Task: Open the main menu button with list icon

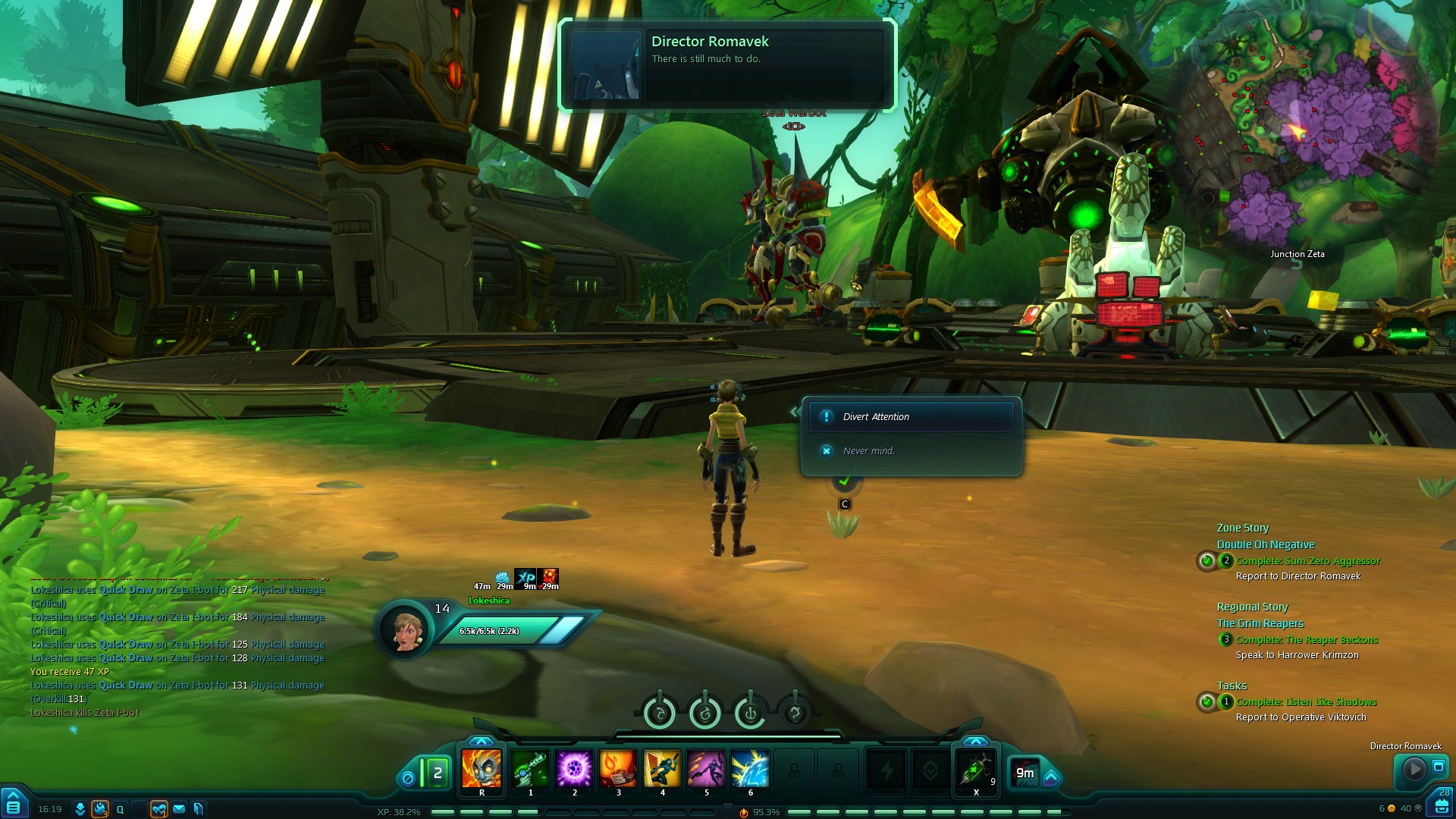Action: click(x=14, y=807)
